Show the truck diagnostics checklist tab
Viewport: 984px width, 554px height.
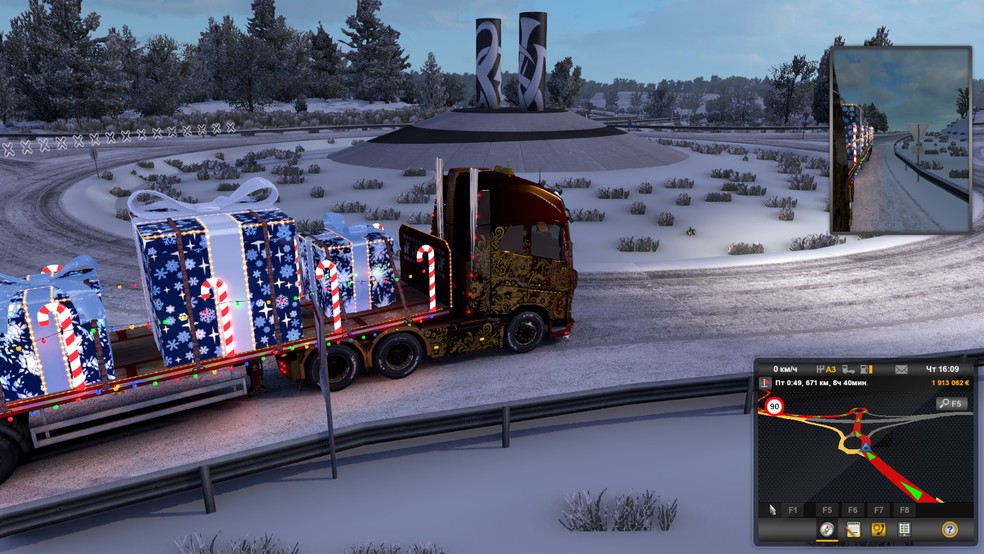coord(904,529)
